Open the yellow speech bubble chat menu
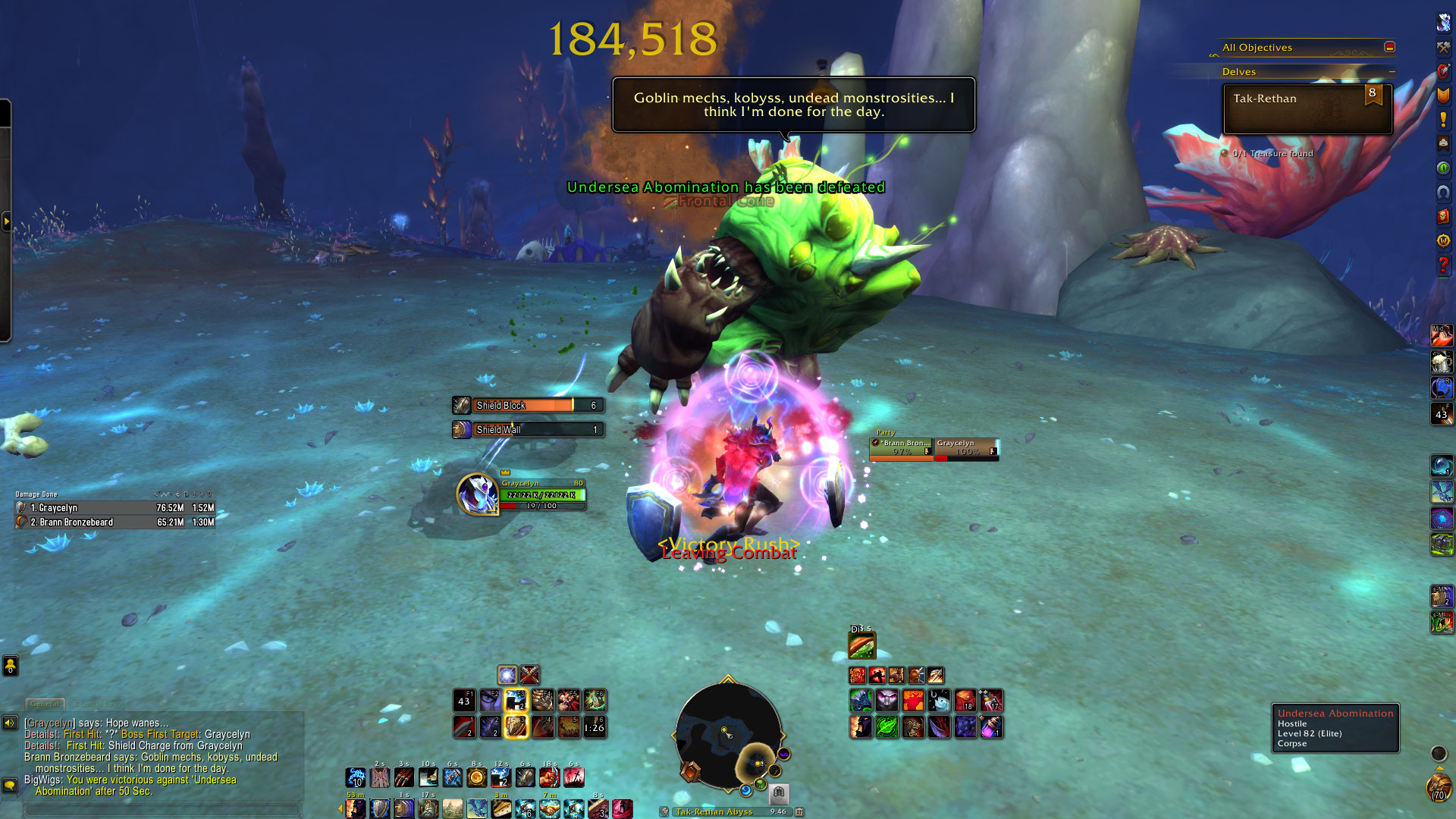 10,785
